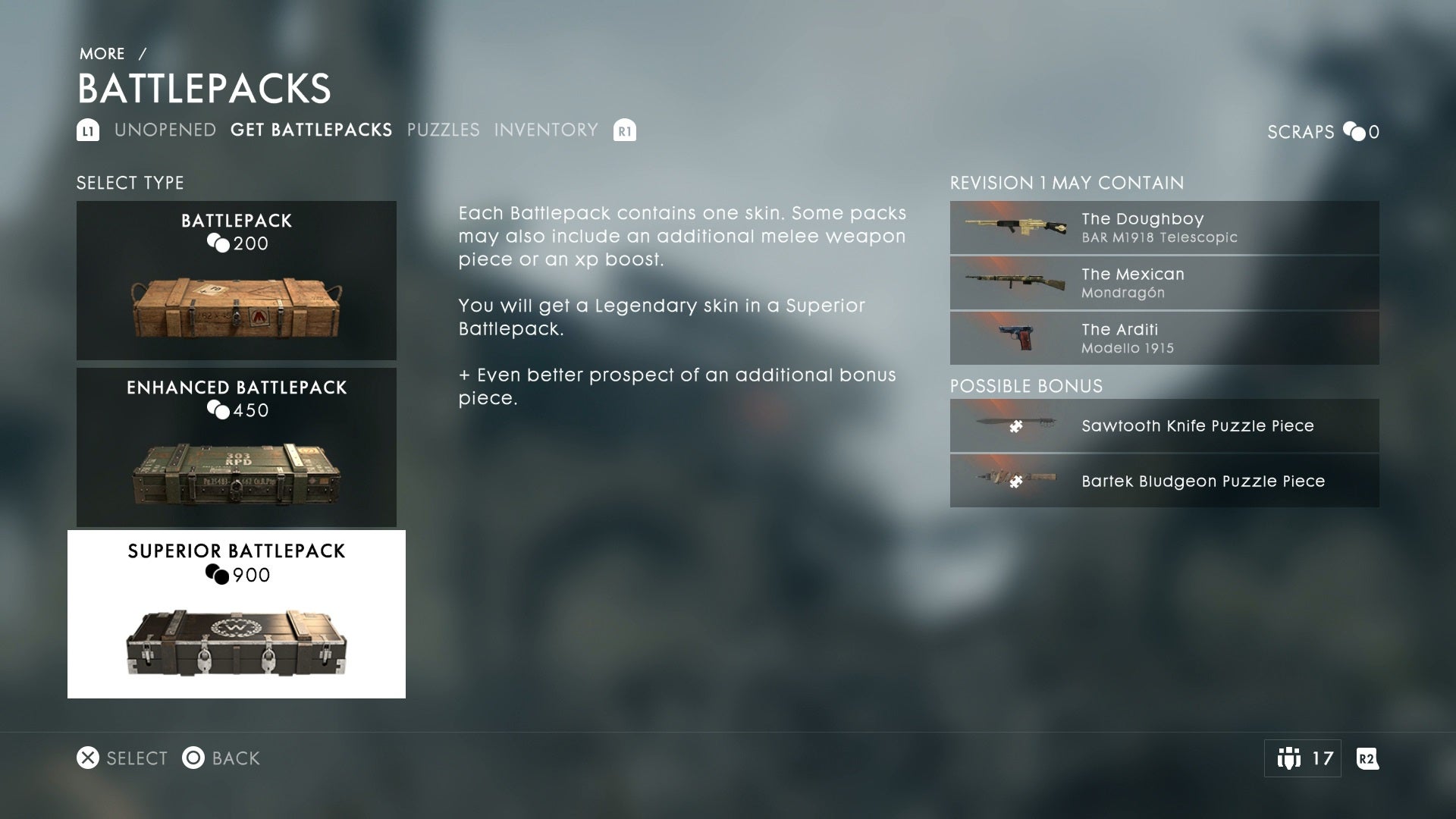Switch to the Puzzles tab
This screenshot has width=1456, height=819.
[442, 130]
